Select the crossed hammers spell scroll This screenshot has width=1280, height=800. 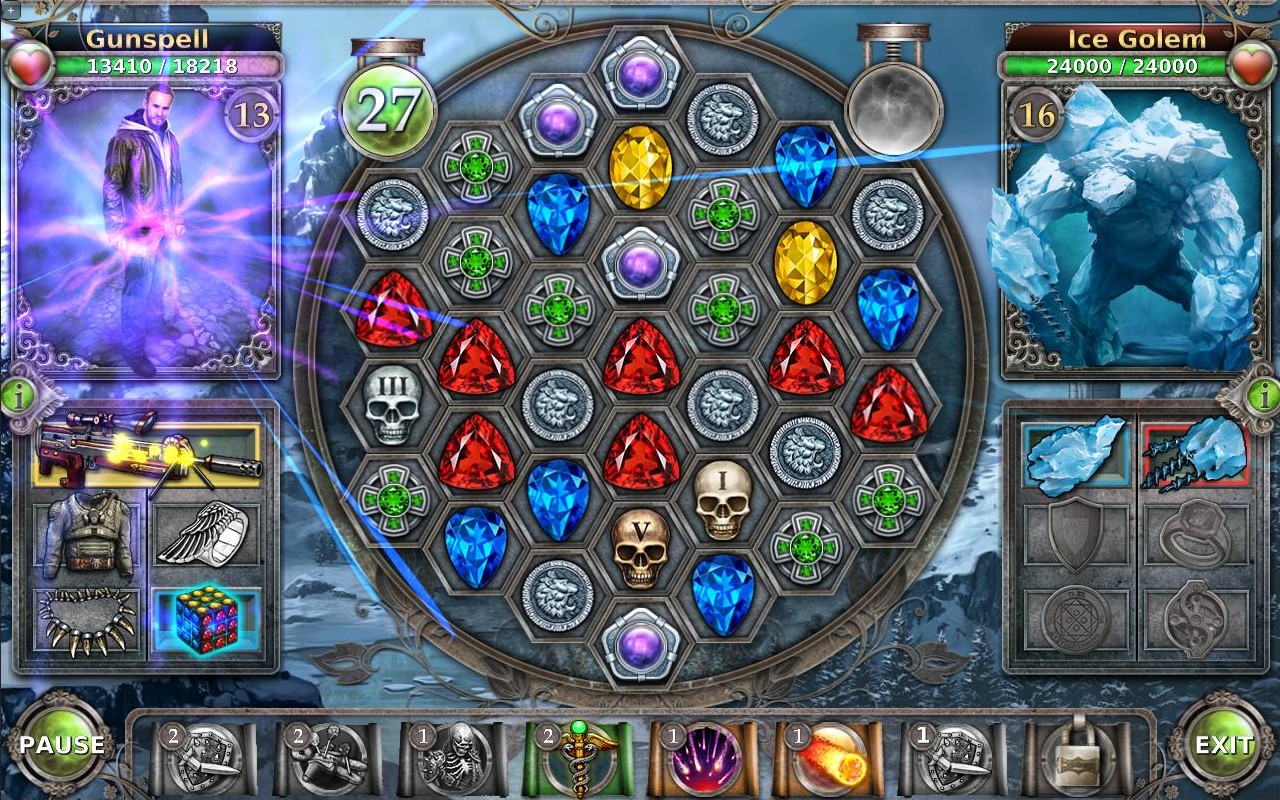click(x=327, y=758)
